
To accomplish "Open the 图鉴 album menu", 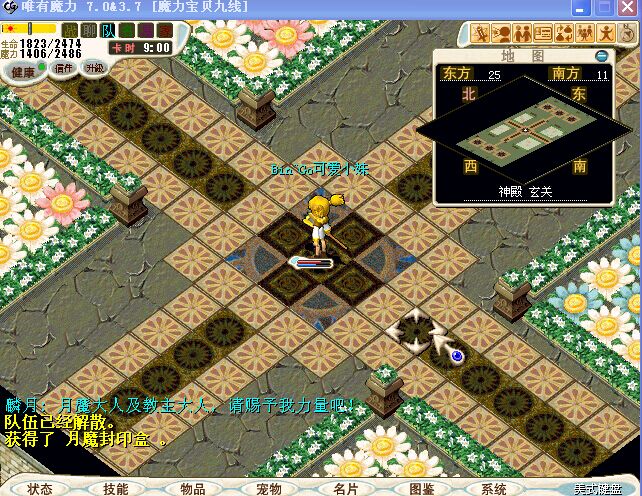I will click(421, 489).
